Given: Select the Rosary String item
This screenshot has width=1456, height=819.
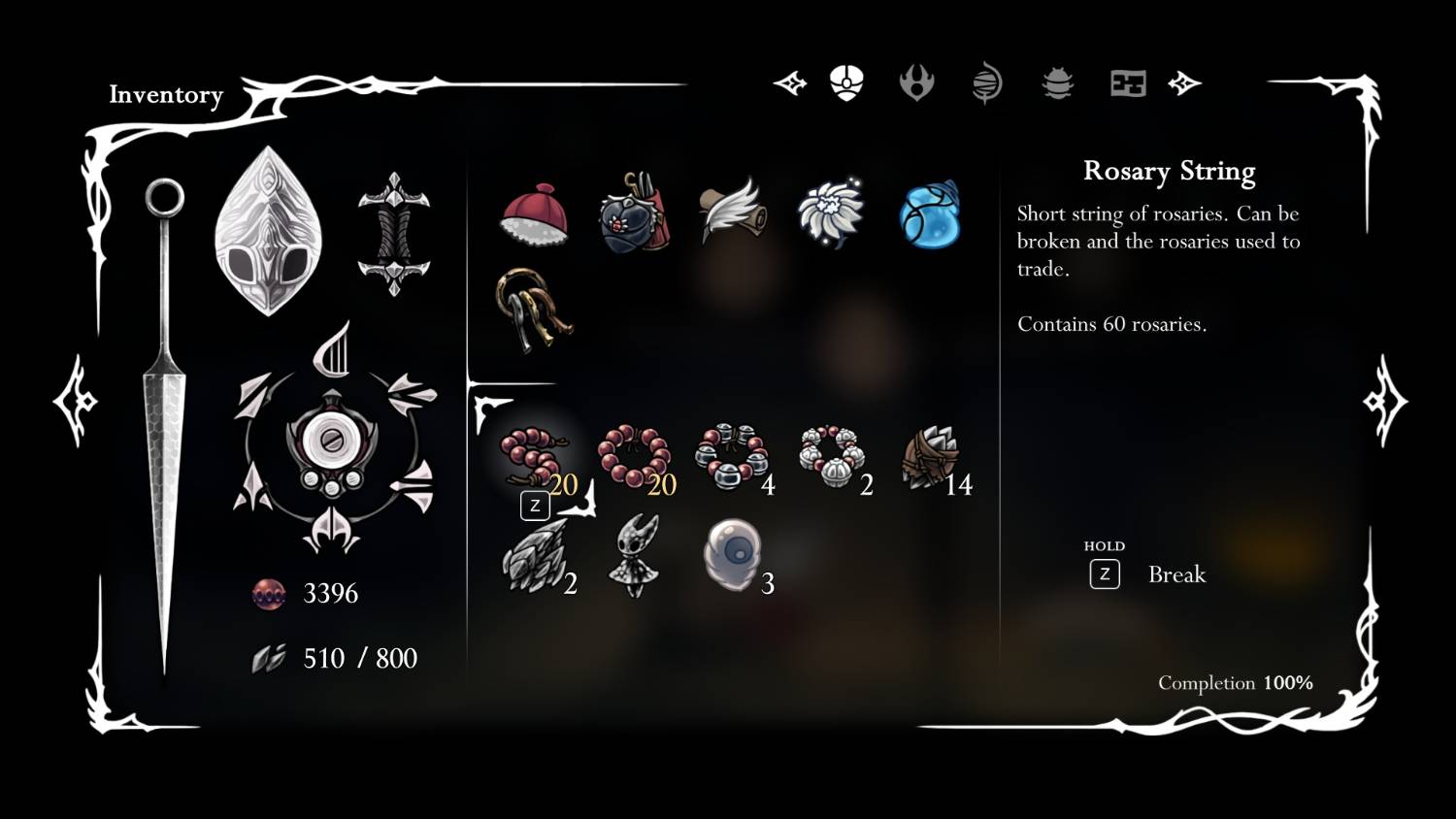Looking at the screenshot, I should tap(533, 457).
